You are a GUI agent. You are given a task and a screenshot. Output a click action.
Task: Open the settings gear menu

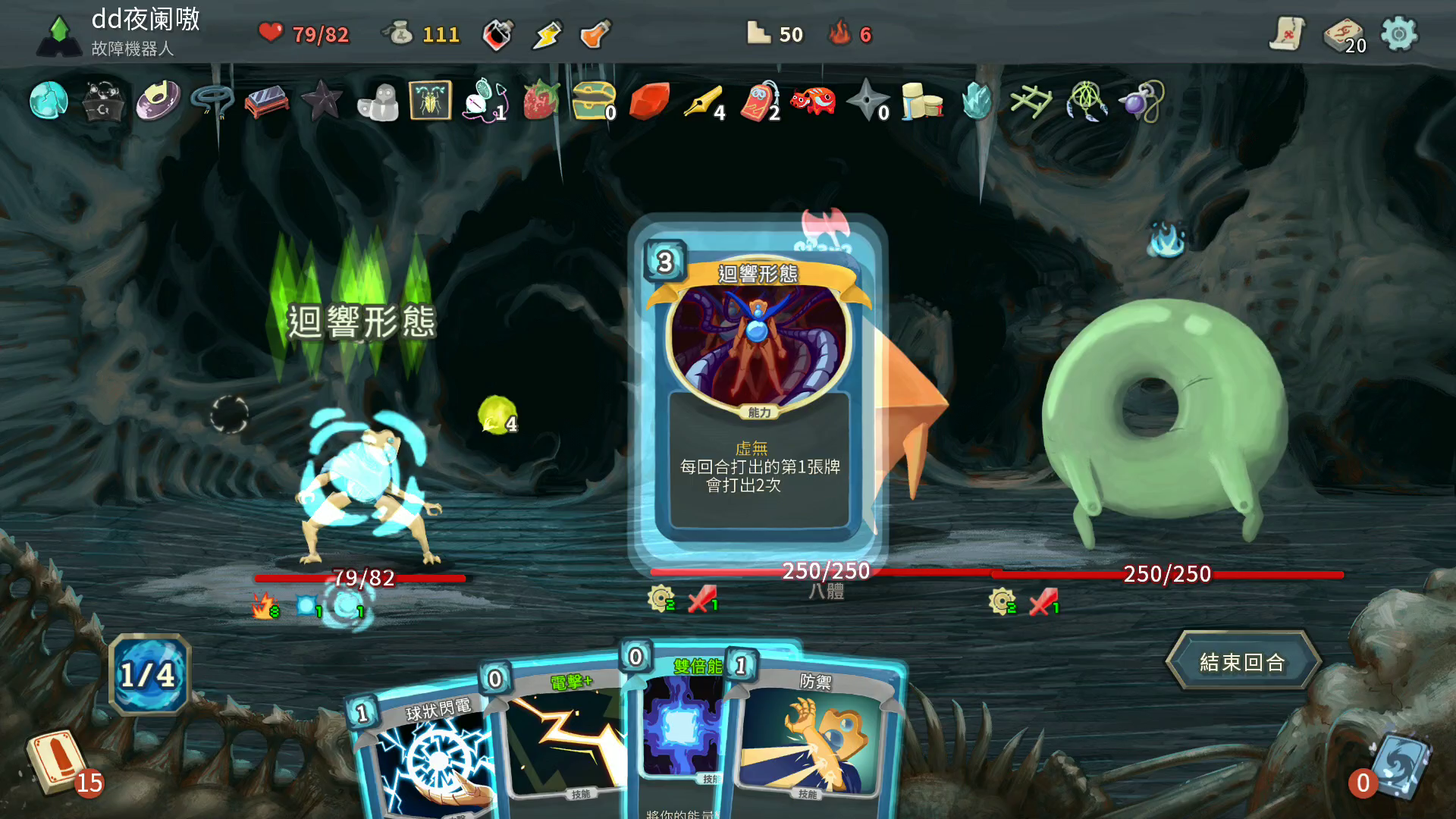pos(1398,34)
